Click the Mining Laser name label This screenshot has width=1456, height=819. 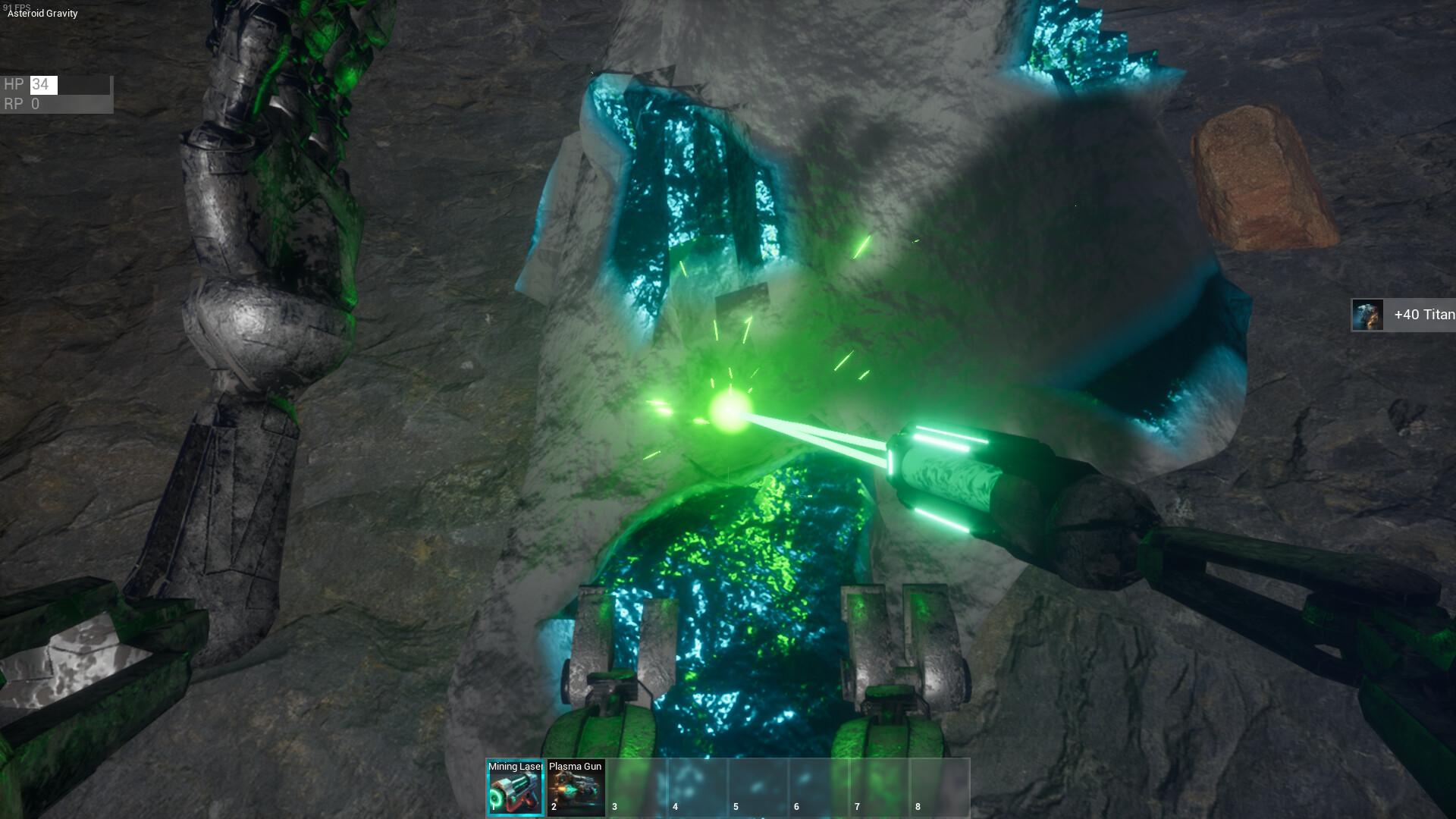point(515,767)
